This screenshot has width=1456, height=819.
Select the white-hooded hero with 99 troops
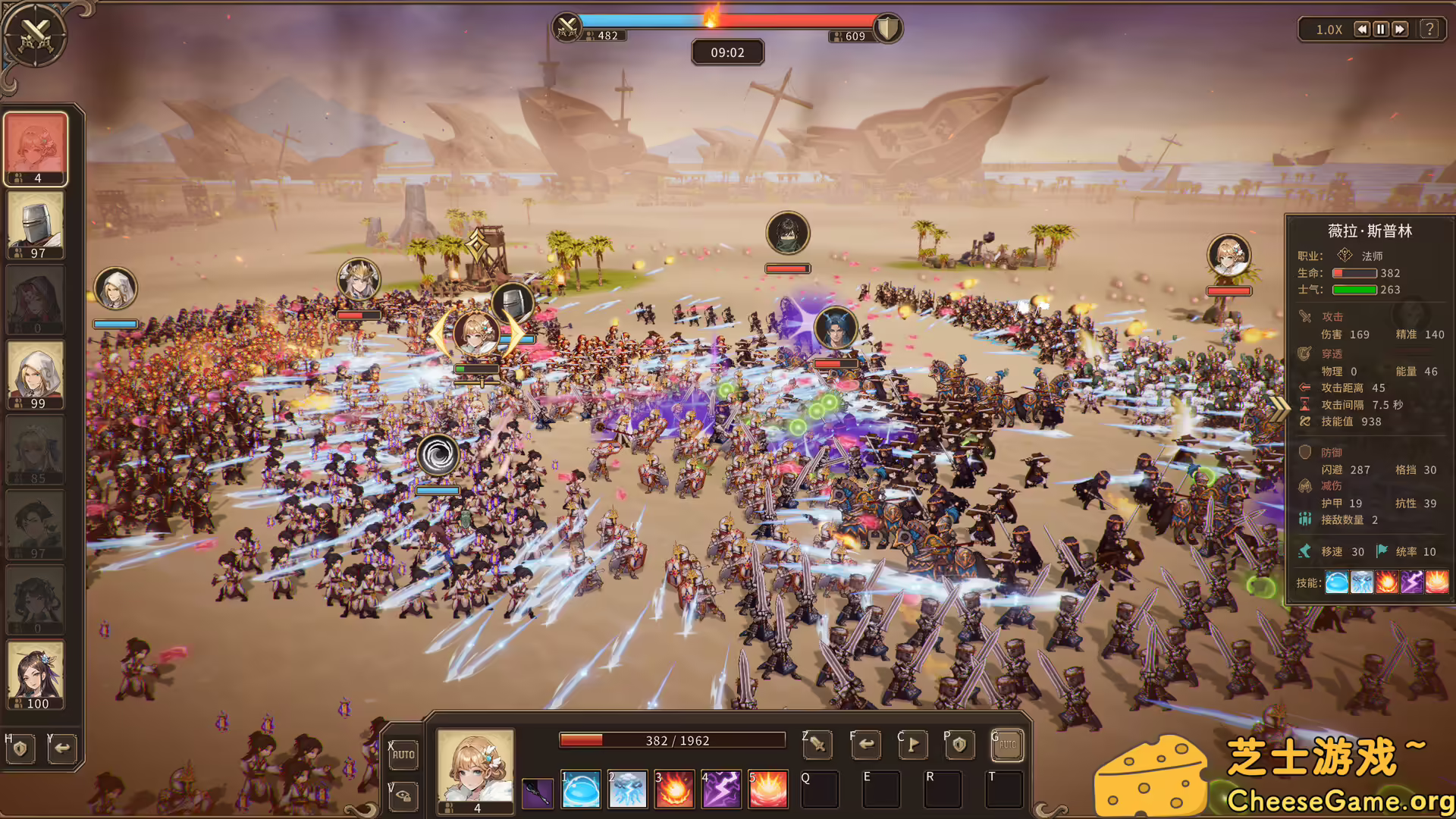tap(36, 375)
